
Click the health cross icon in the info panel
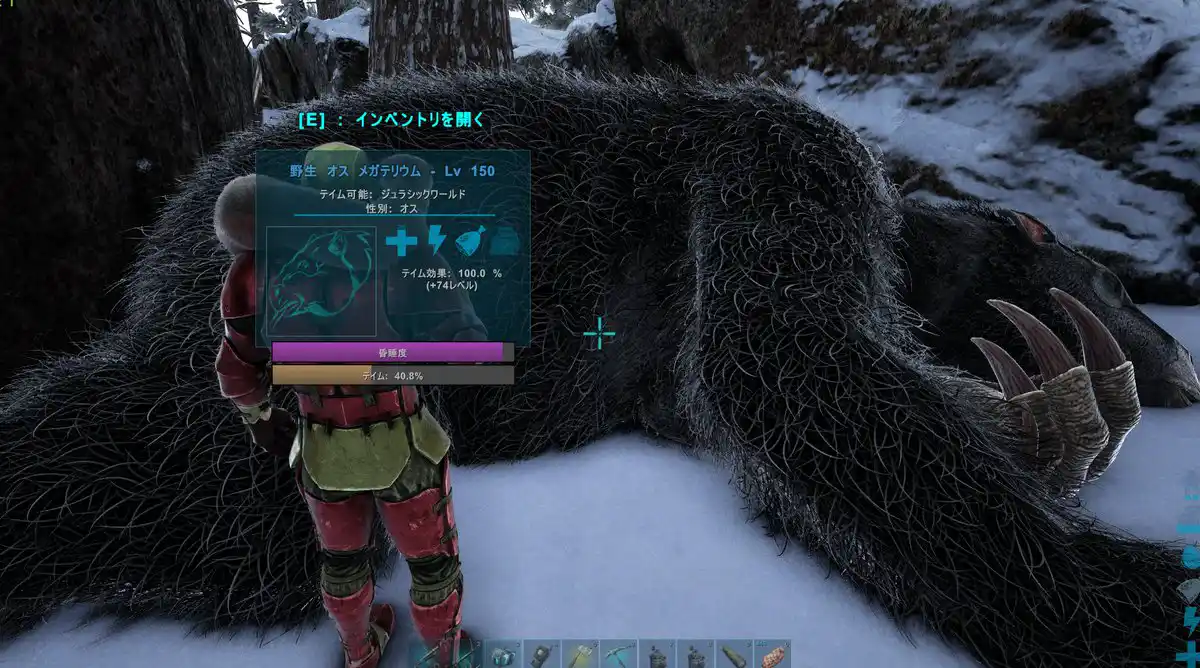[x=401, y=242]
